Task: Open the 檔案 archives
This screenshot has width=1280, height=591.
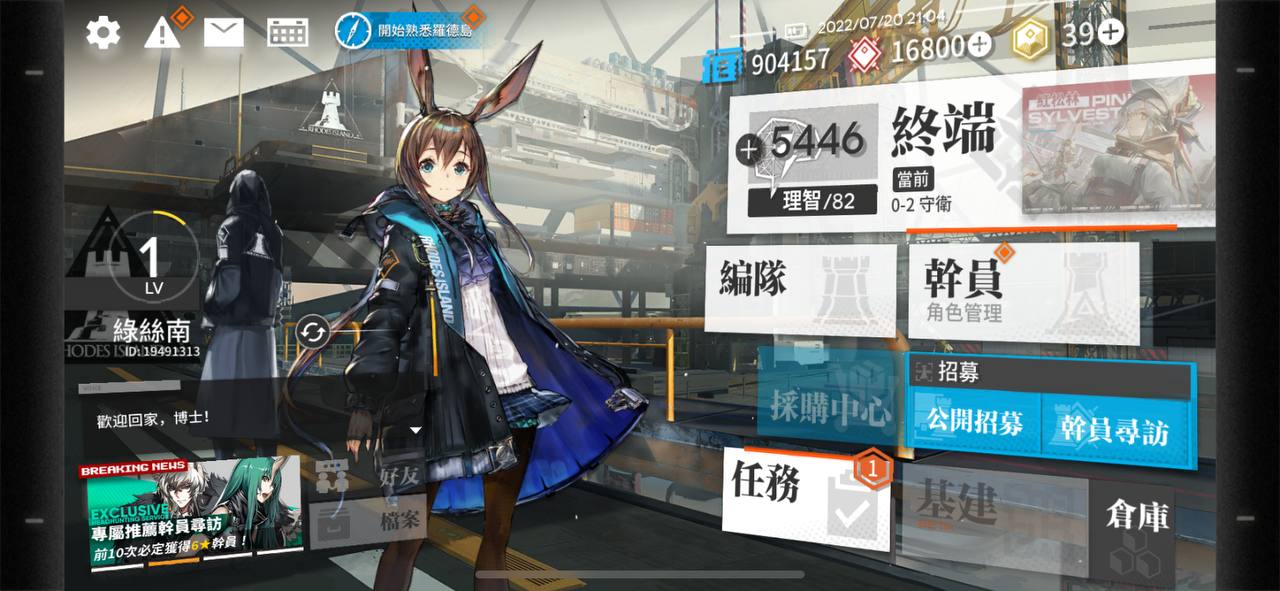Action: click(375, 522)
